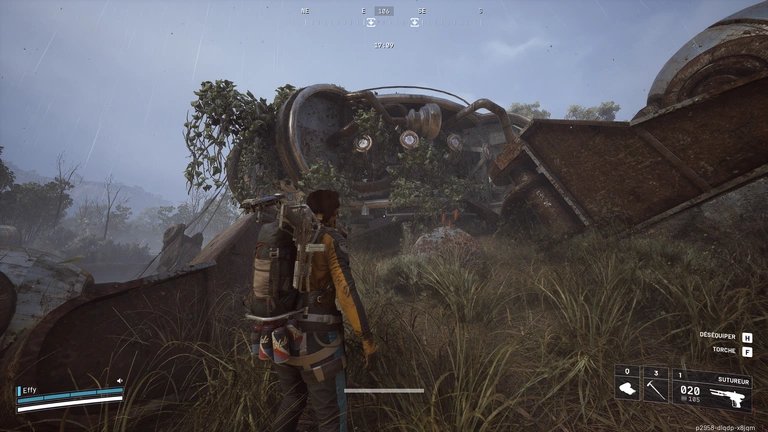Click the speaker icon beside Effy's name
This screenshot has height=432, width=768.
click(x=119, y=381)
